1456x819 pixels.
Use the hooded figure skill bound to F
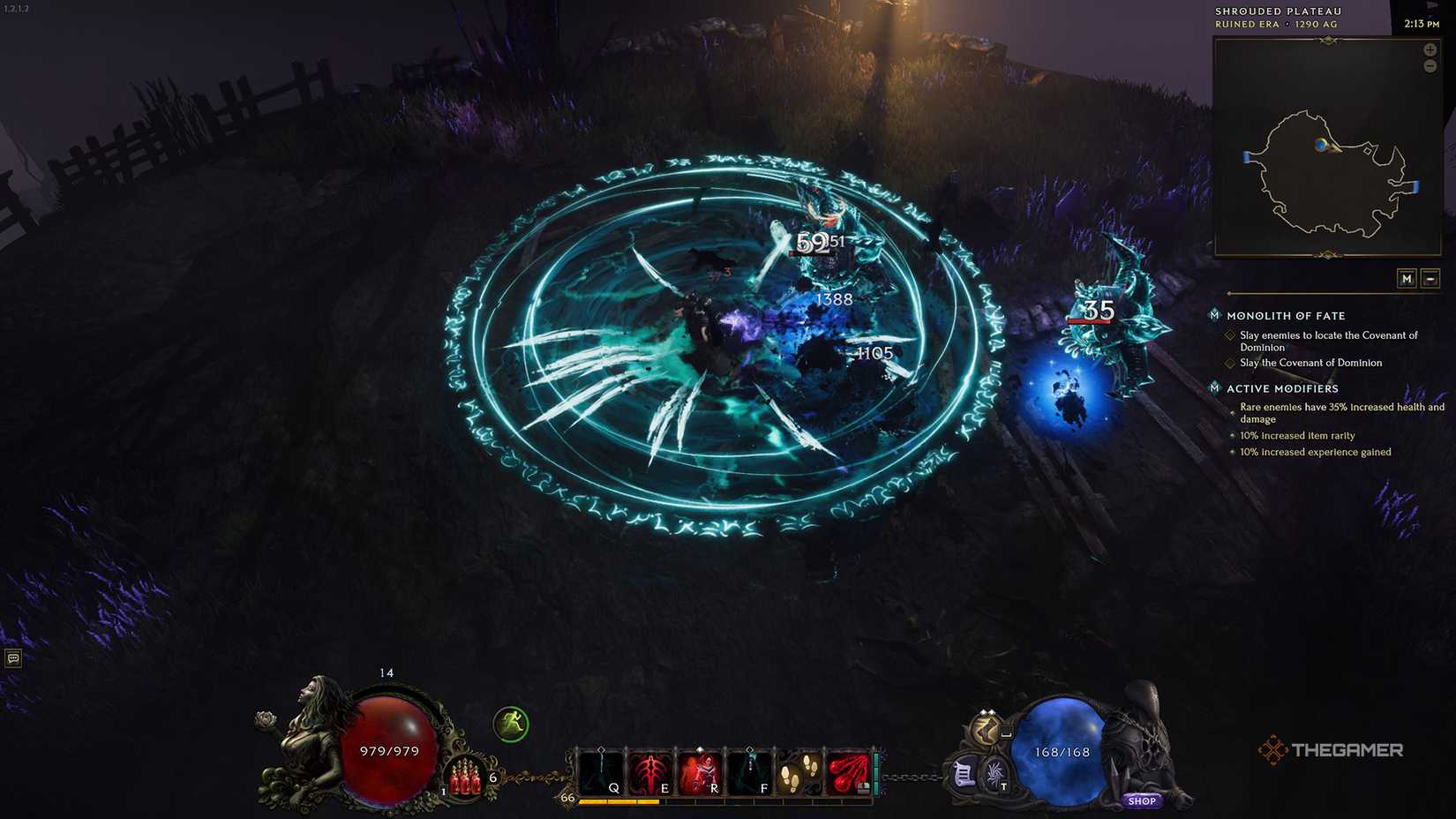pyautogui.click(x=748, y=772)
